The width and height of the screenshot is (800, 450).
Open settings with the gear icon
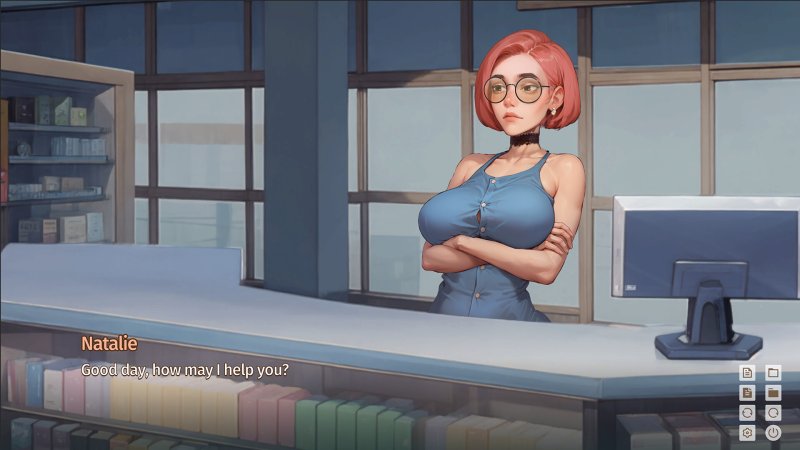pos(746,433)
